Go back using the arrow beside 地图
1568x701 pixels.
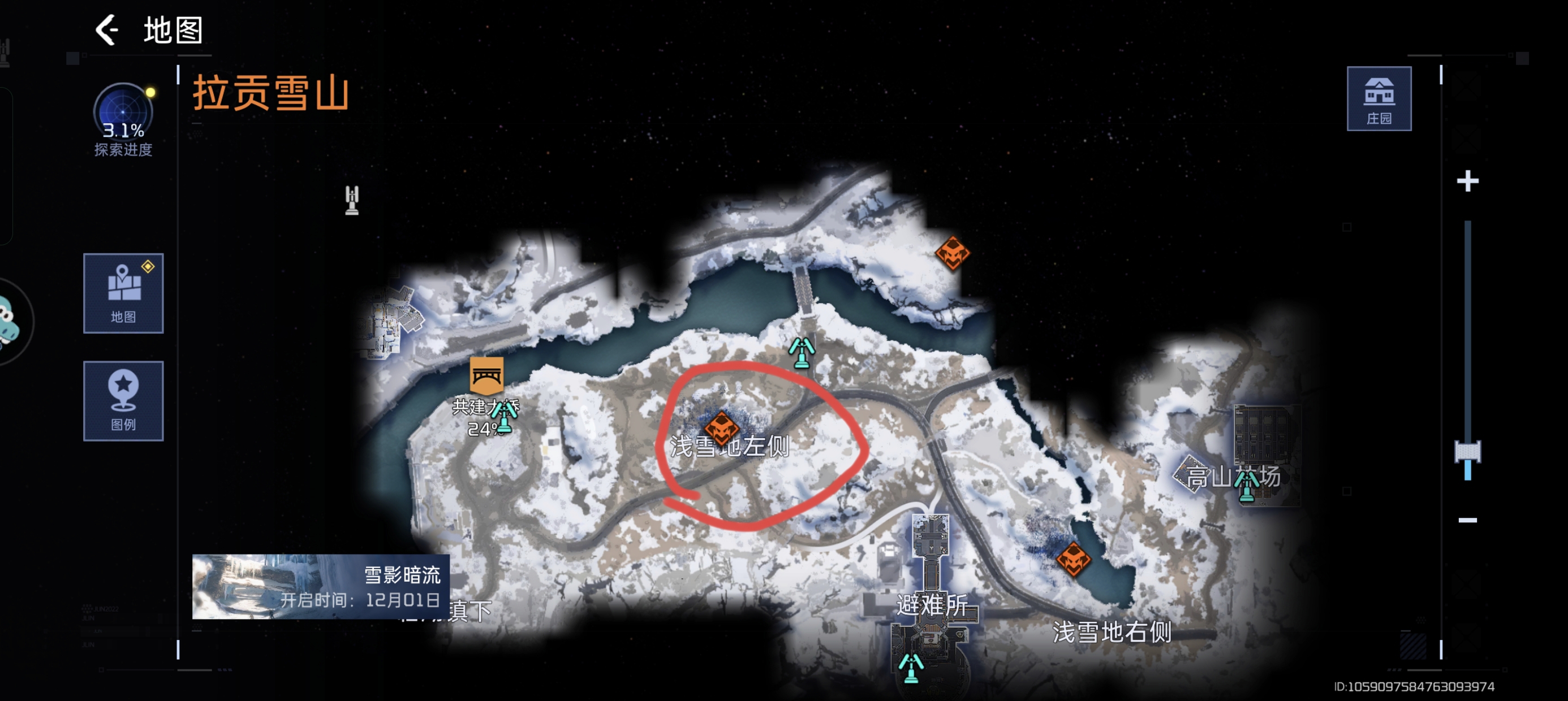[107, 30]
